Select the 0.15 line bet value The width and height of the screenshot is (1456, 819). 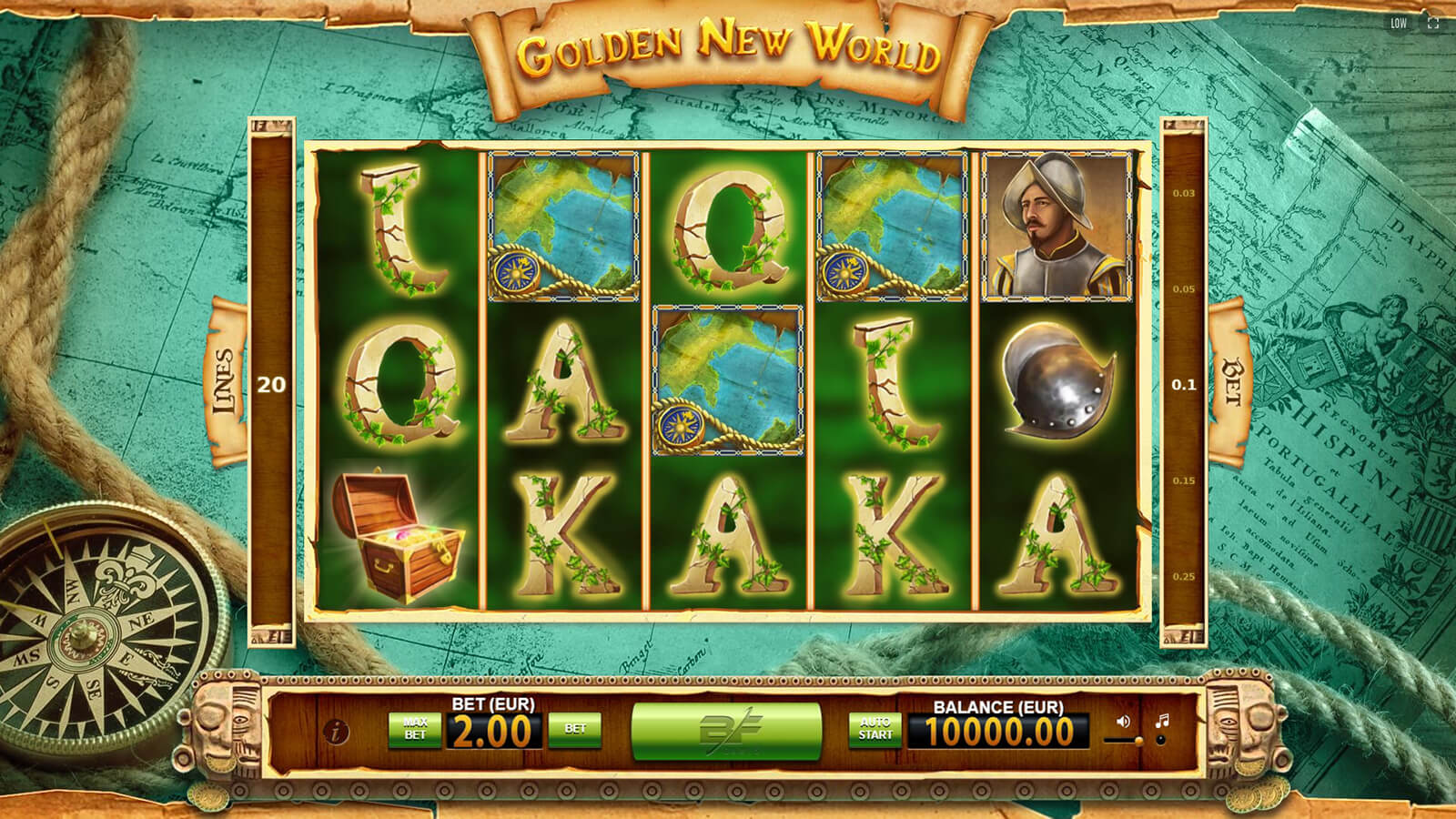point(1184,481)
